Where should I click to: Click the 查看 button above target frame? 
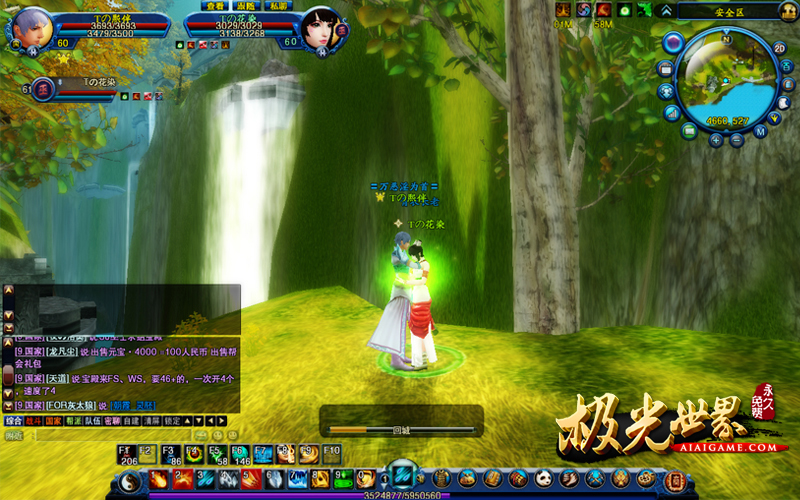pyautogui.click(x=213, y=6)
